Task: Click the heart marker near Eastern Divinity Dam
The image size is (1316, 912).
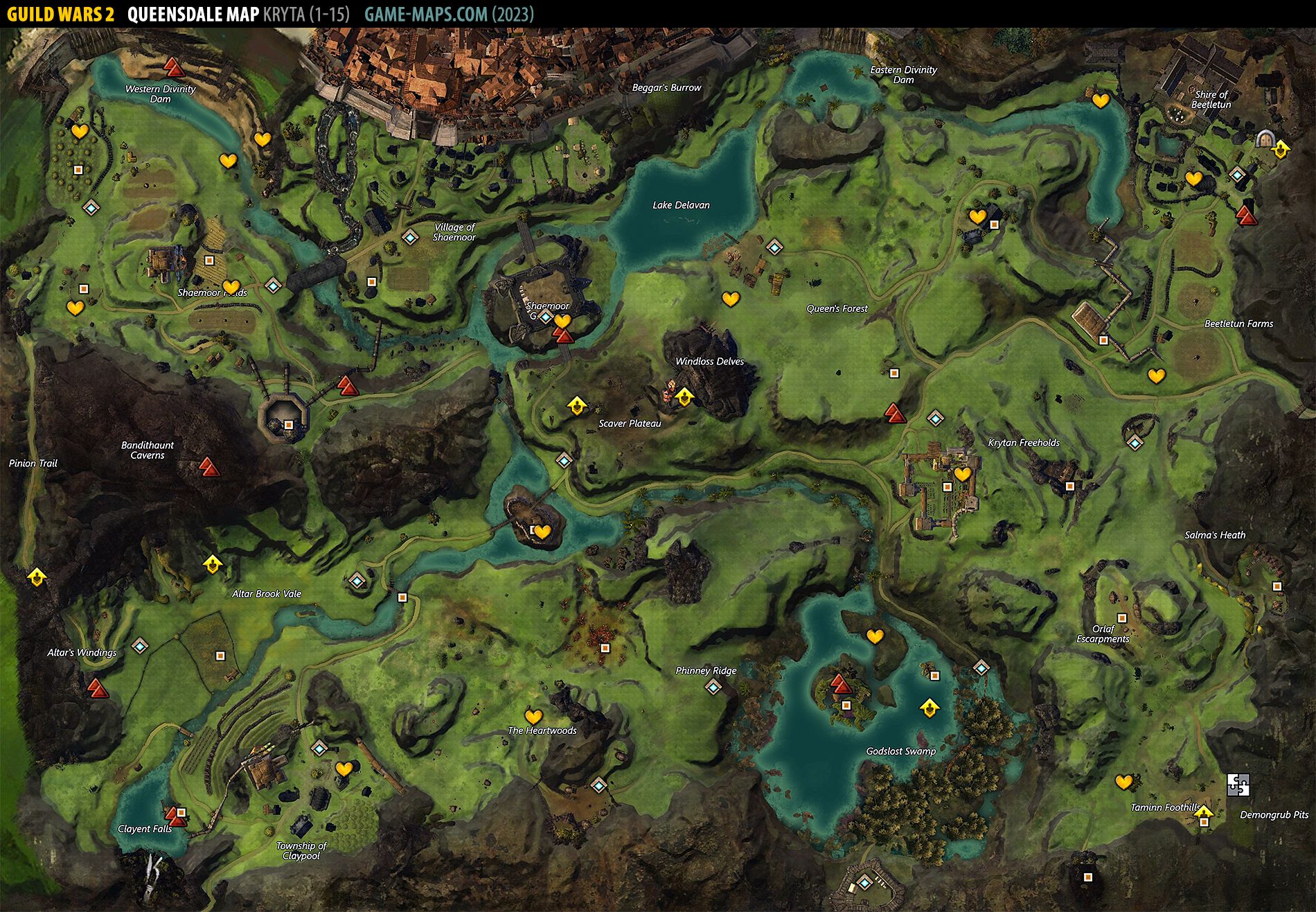Action: 1100,100
